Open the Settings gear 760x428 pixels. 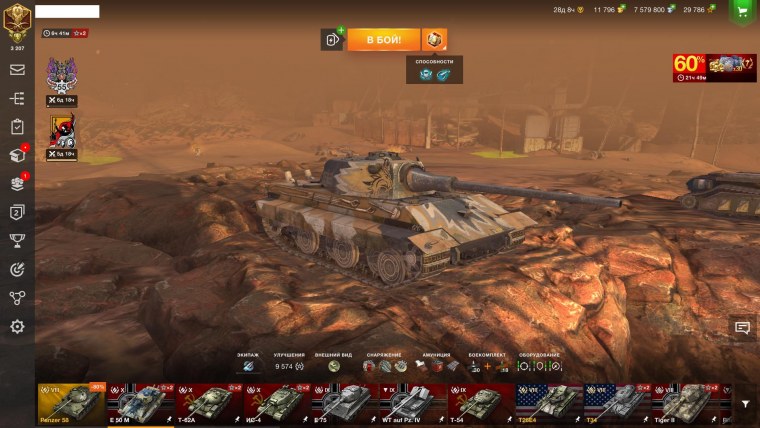[17, 326]
